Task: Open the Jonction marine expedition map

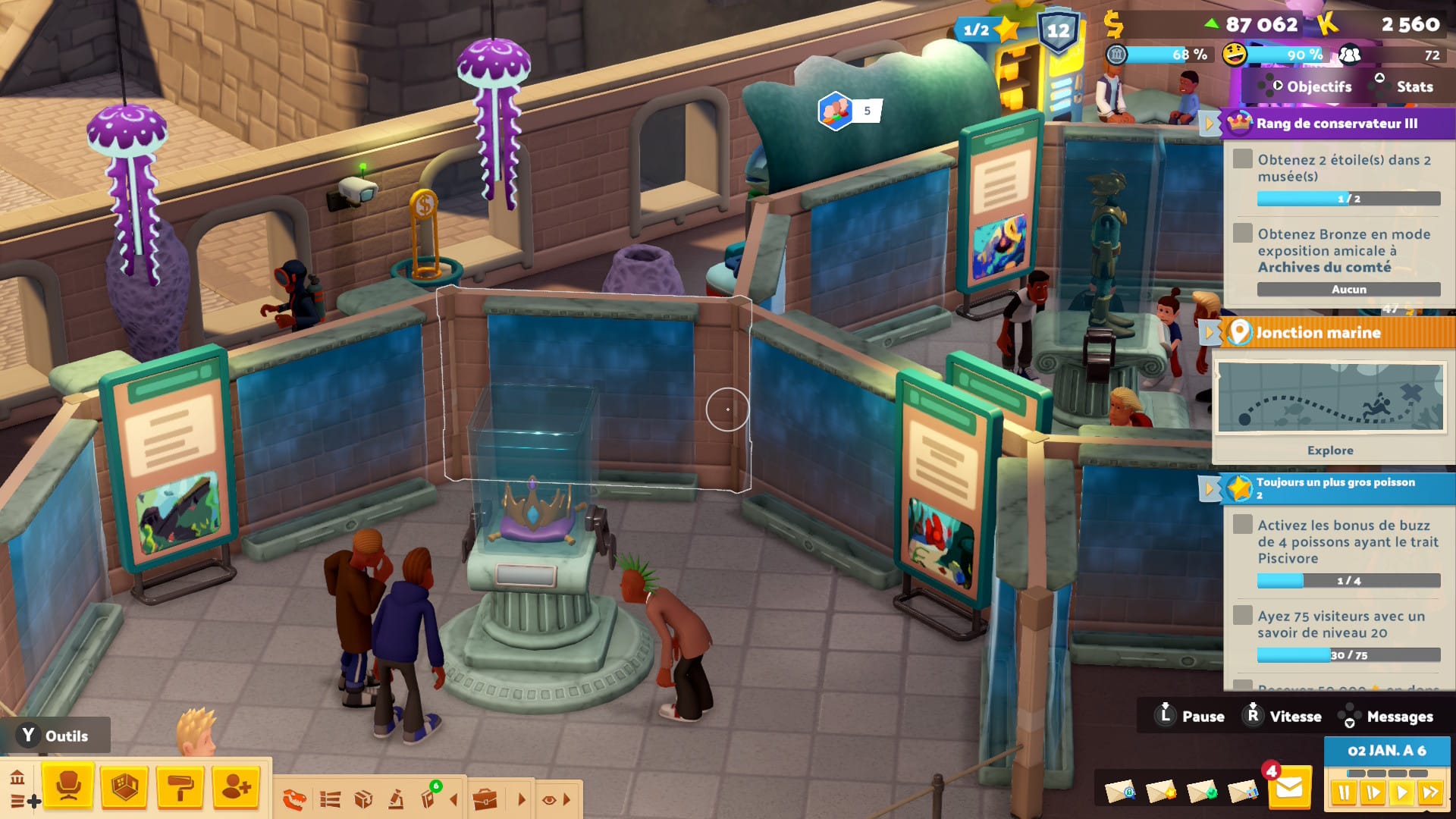Action: click(1330, 398)
